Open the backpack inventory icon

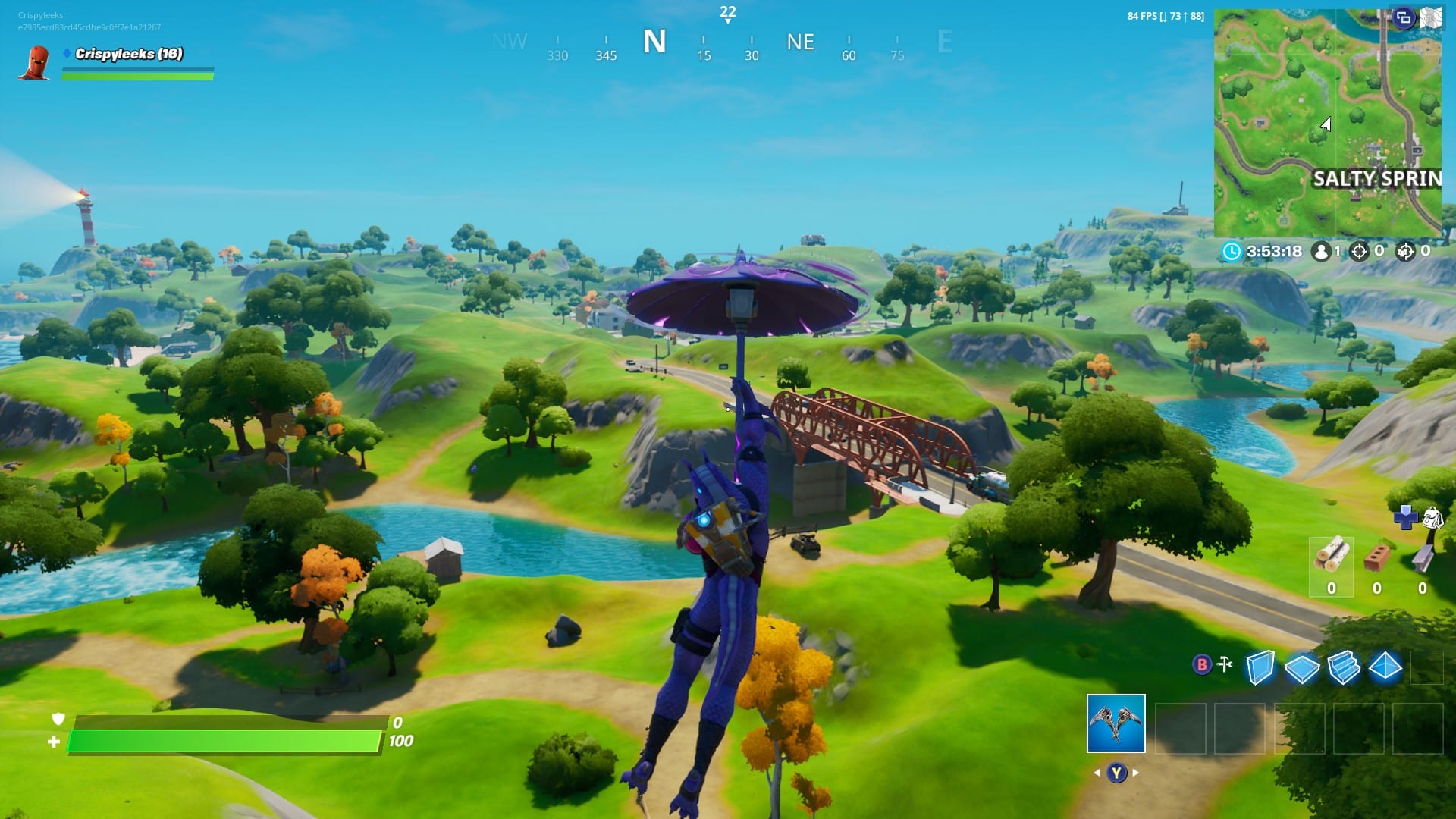click(1433, 518)
